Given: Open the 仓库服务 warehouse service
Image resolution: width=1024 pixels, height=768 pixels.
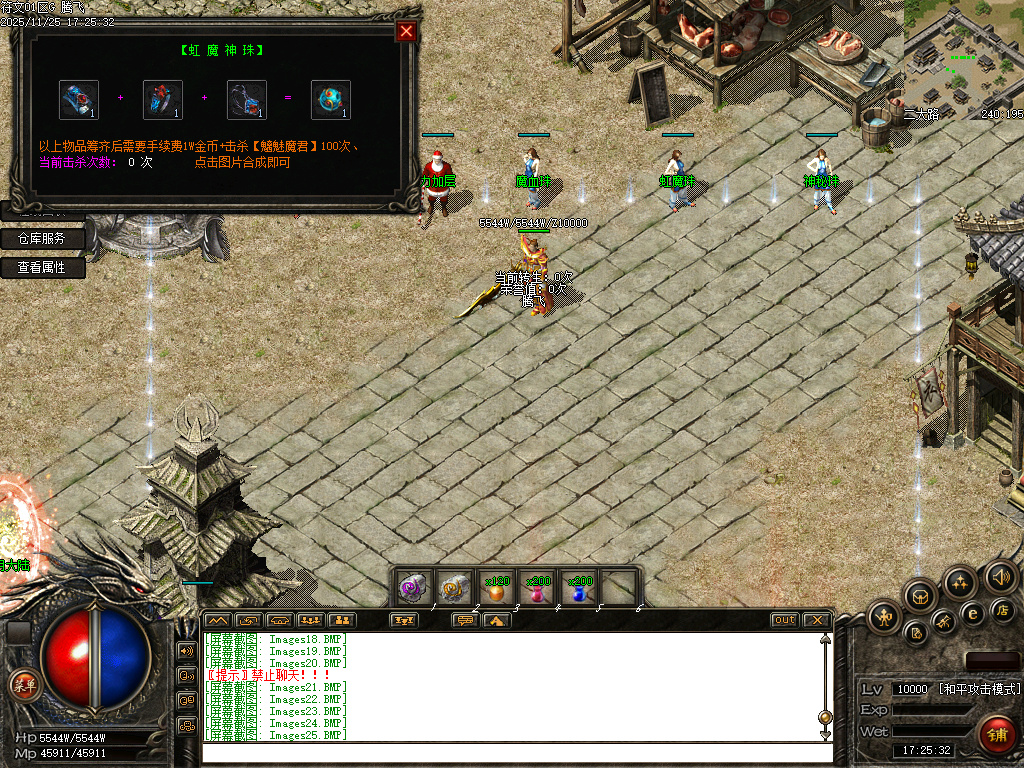Looking at the screenshot, I should [x=42, y=239].
